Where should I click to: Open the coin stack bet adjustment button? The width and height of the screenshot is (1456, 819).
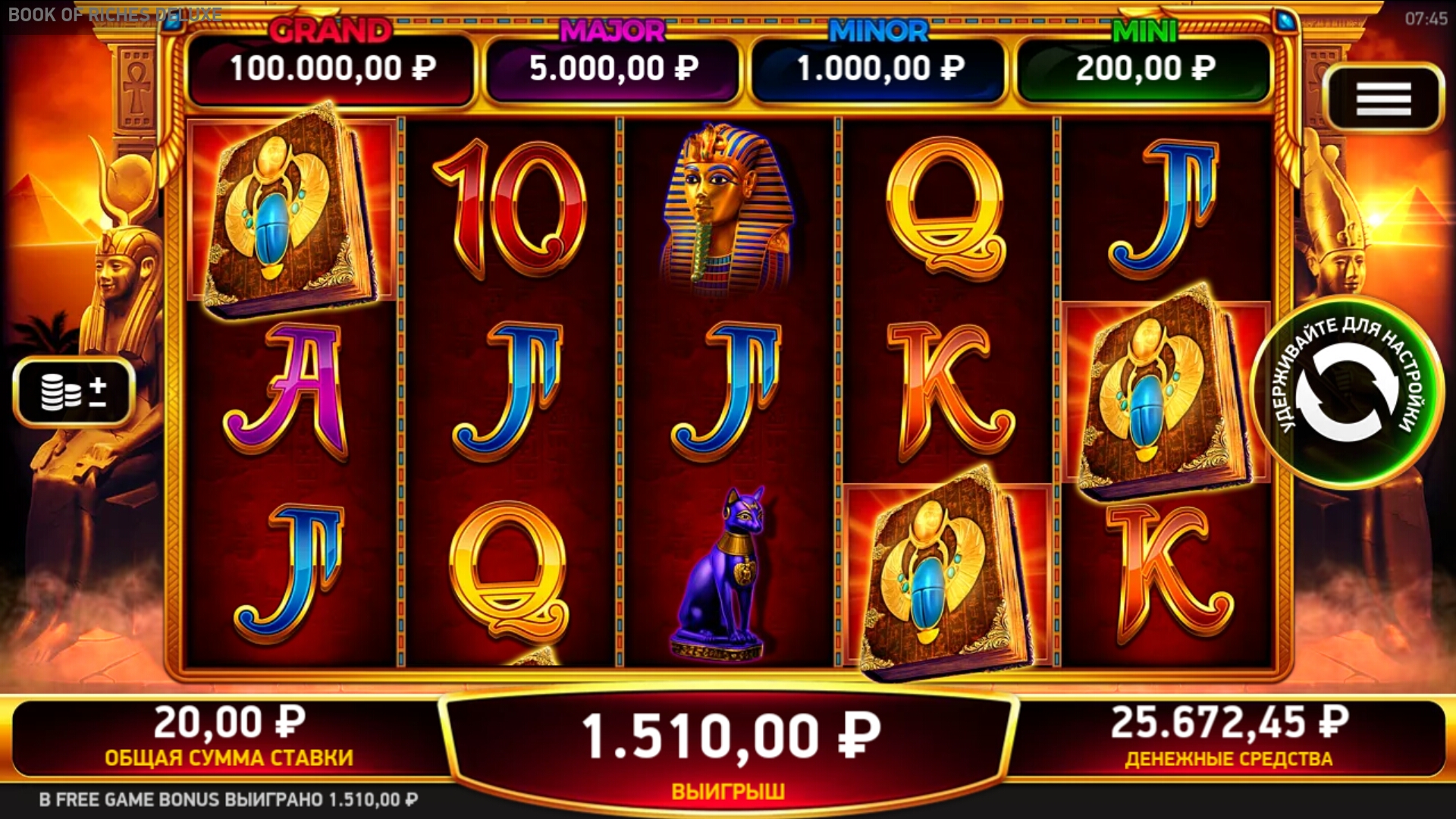(74, 391)
